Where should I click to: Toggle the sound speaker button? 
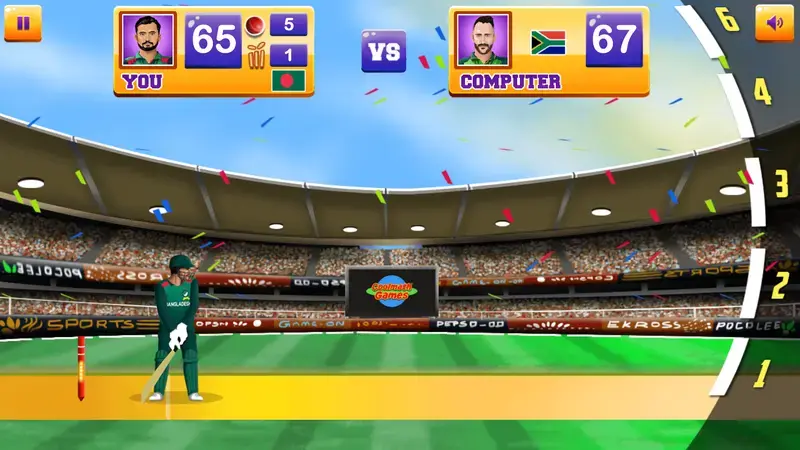[774, 23]
